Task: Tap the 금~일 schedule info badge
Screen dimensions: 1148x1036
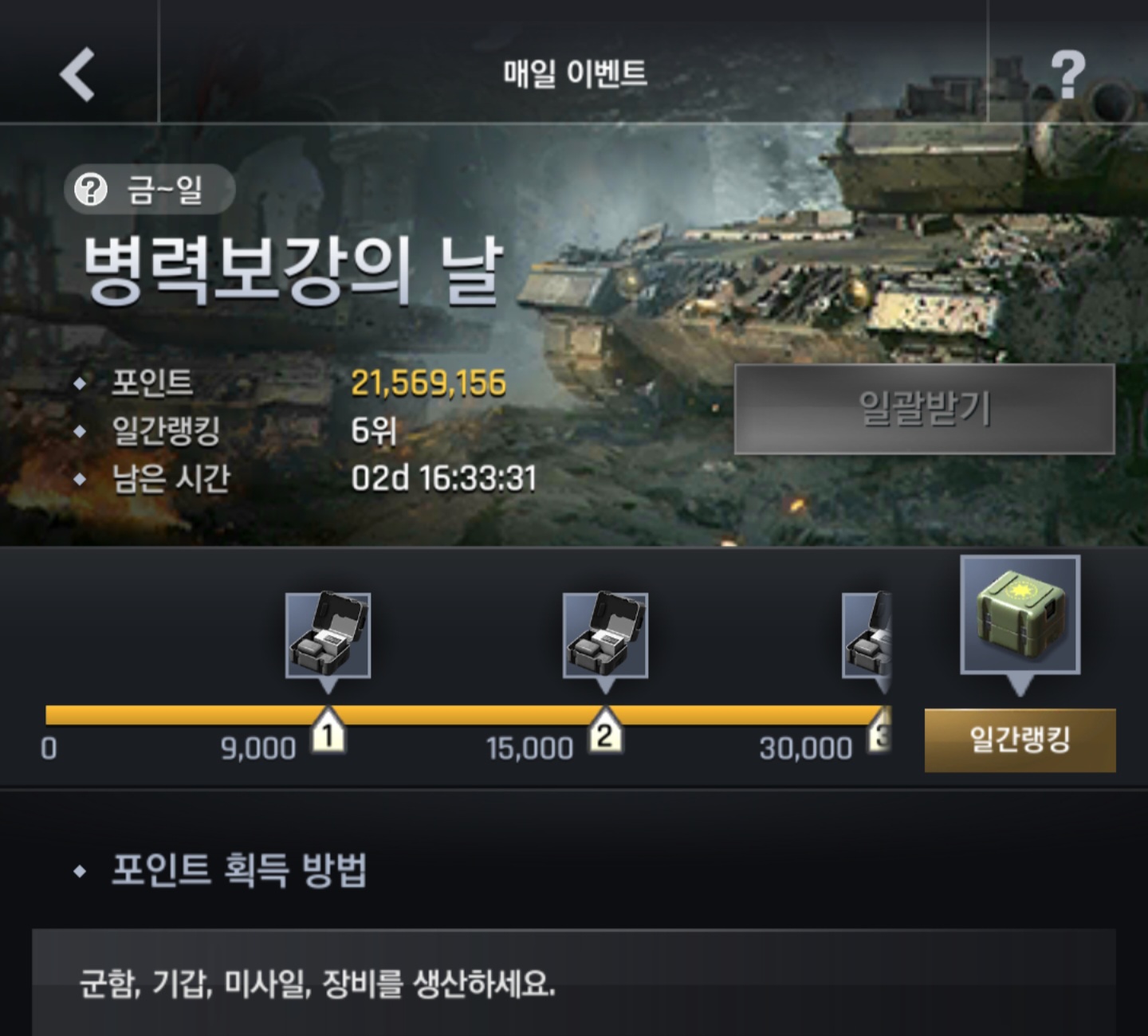Action: pyautogui.click(x=149, y=190)
